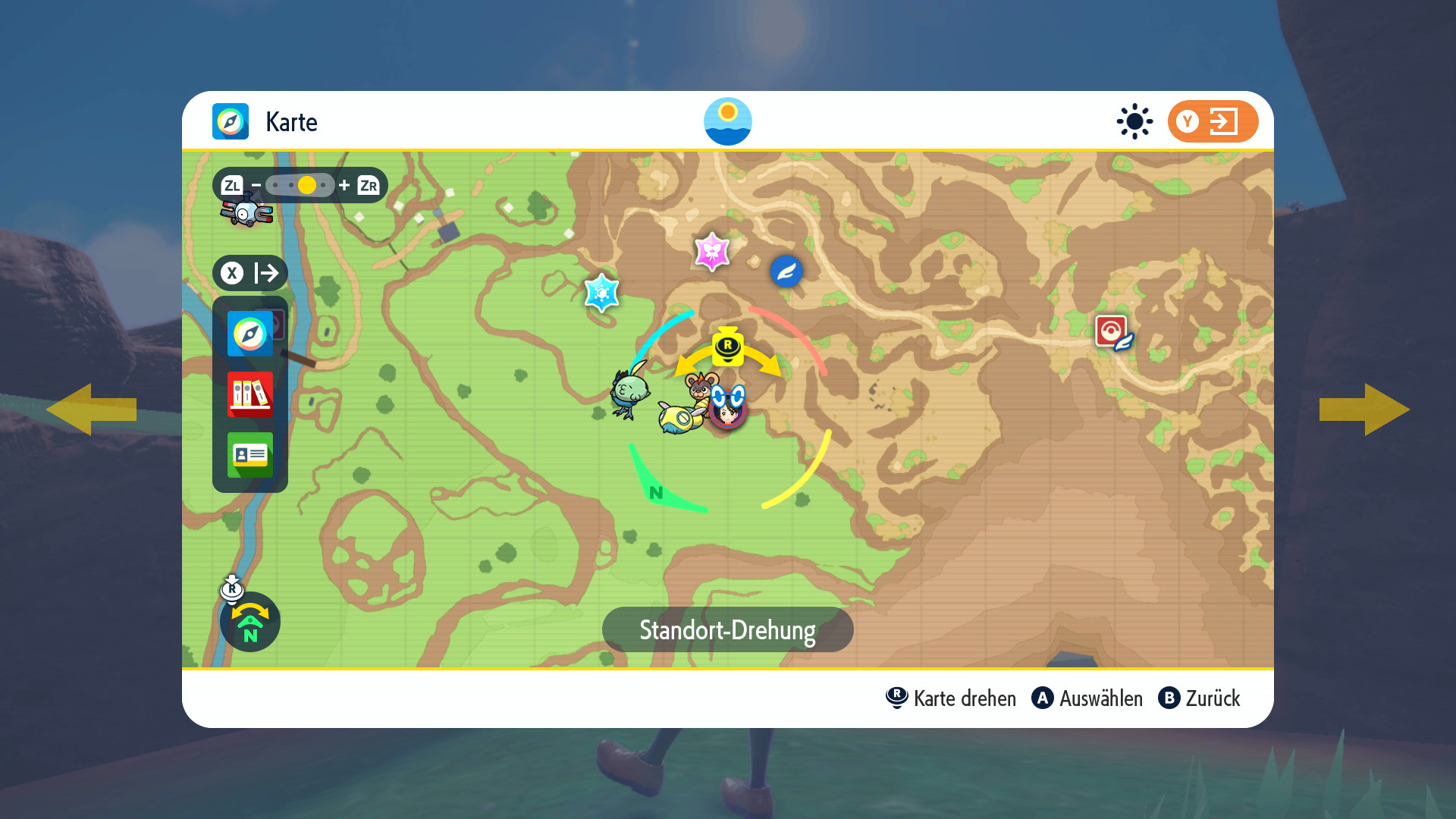Switch to the previous app with left arrow
Viewport: 1456px width, 819px height.
coord(91,409)
